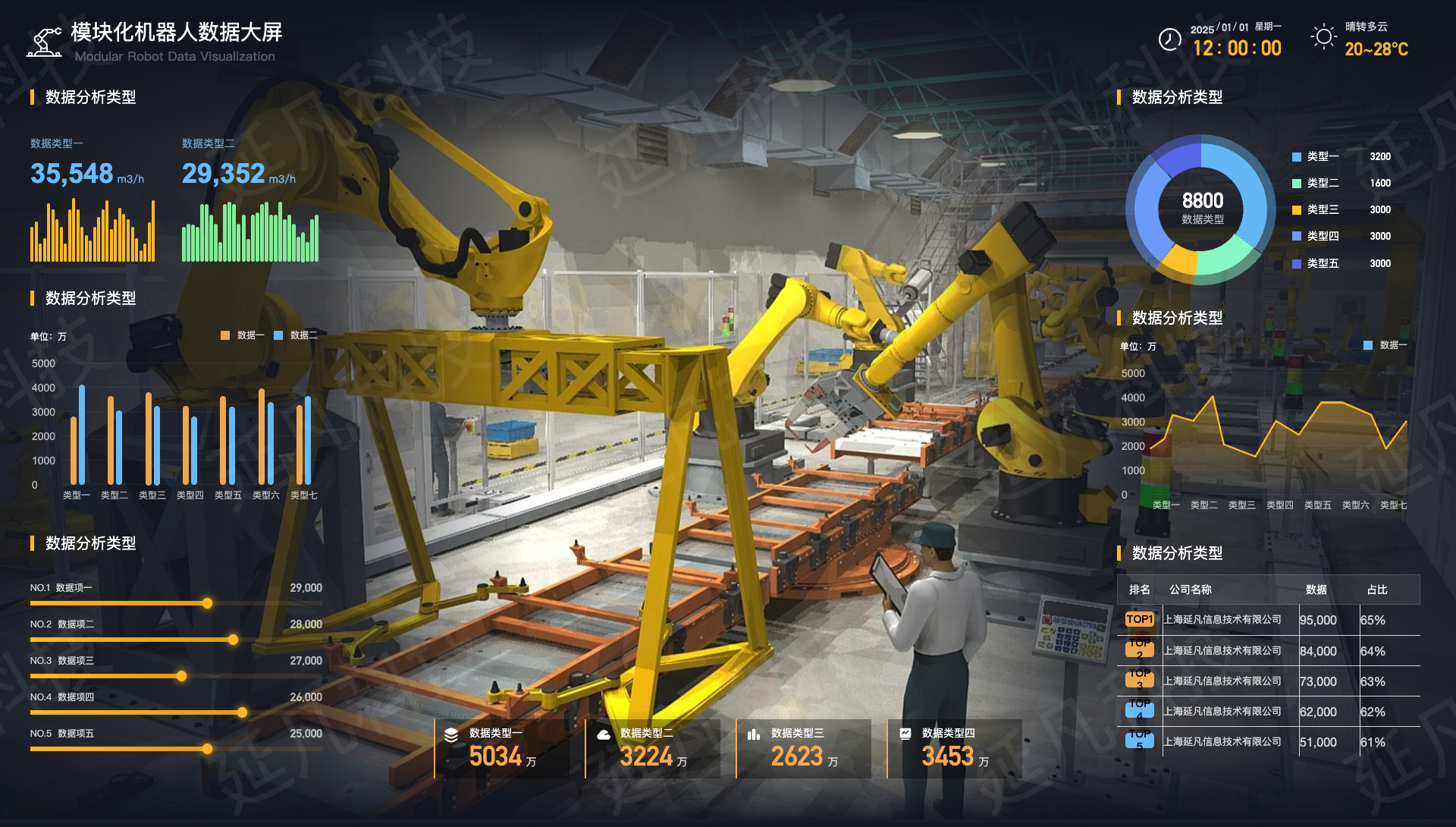The image size is (1456, 827).
Task: Open the 数据类型四 card showing 3453万
Action: click(x=955, y=749)
